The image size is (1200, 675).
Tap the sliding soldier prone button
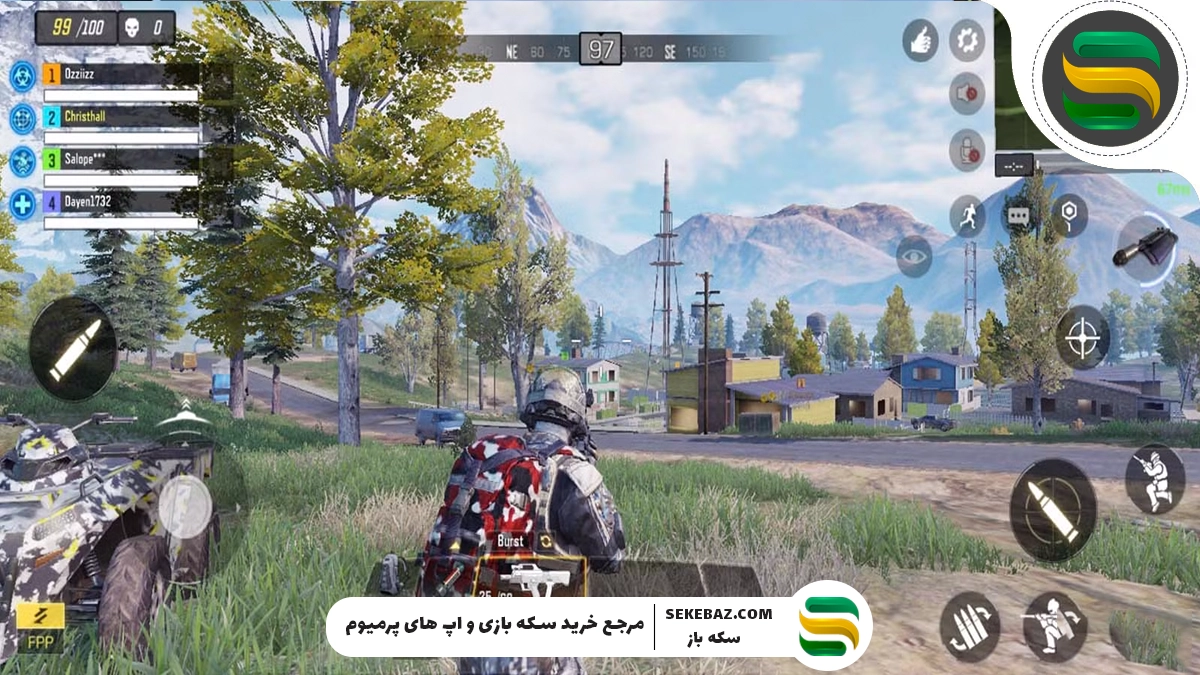[x=1055, y=625]
